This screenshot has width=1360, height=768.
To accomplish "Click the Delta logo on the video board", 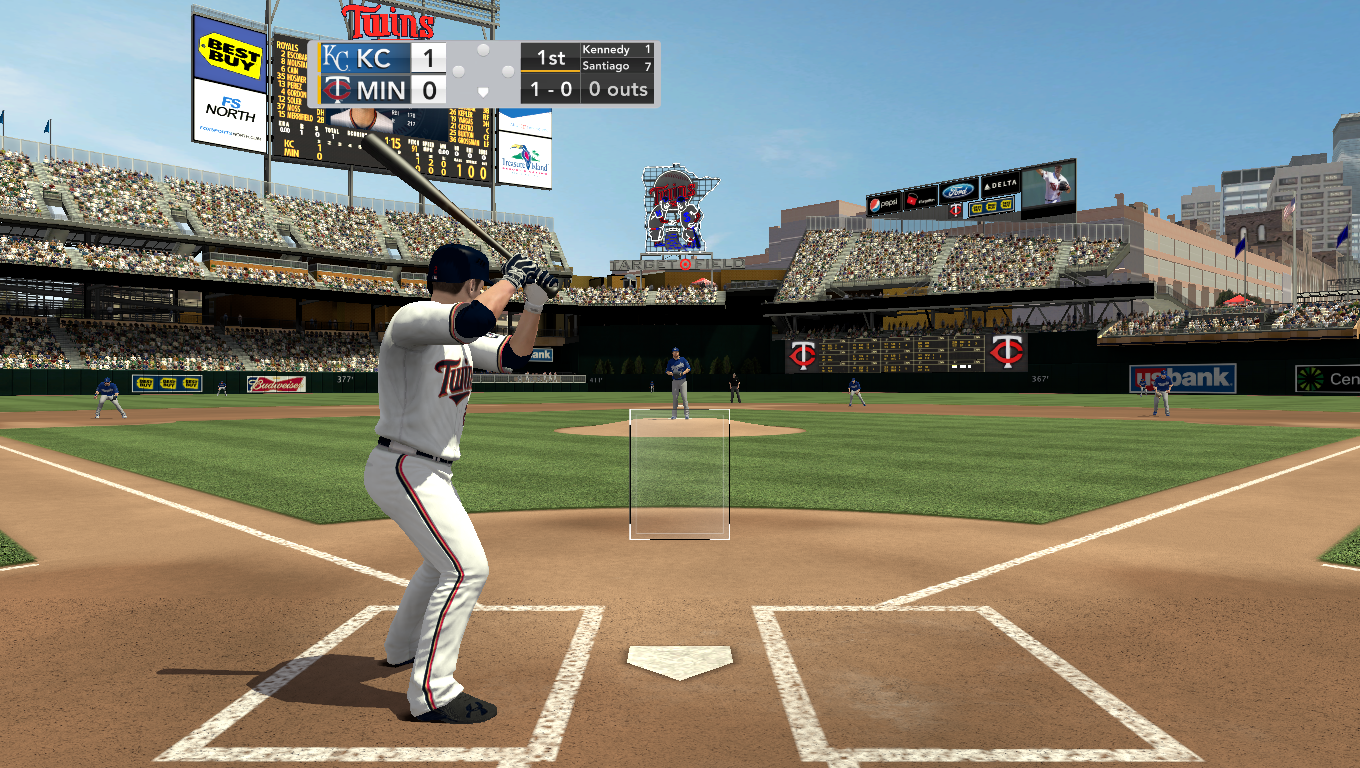I will click(999, 186).
